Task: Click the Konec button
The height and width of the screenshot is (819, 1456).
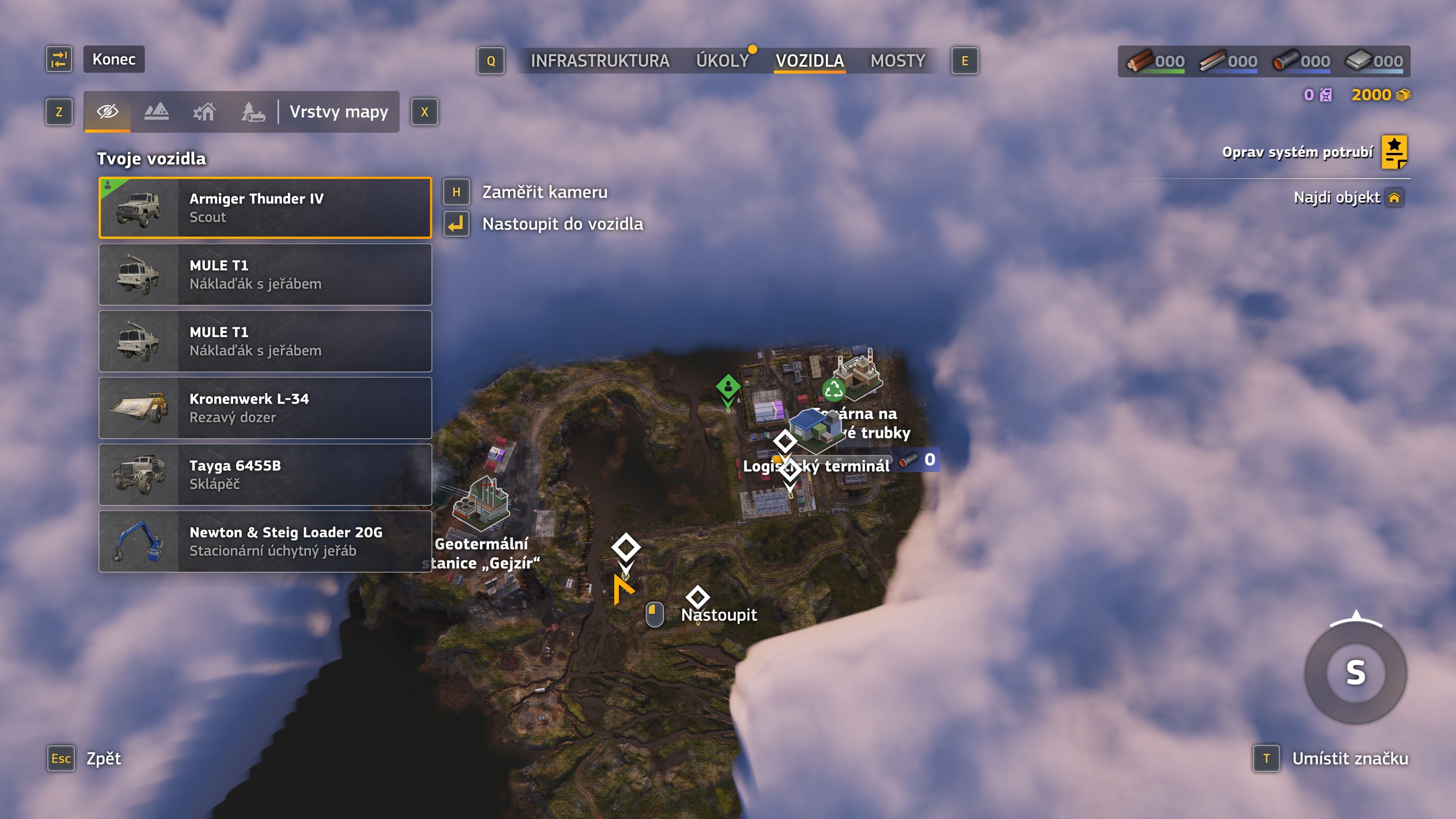Action: click(x=114, y=60)
